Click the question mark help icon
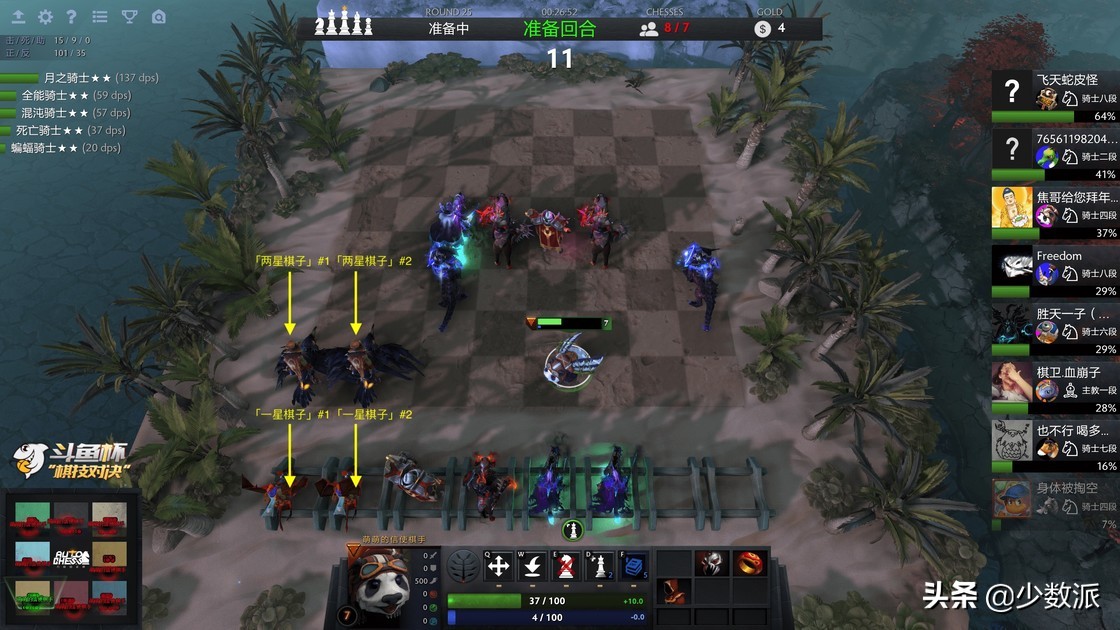Viewport: 1120px width, 630px height. tap(71, 17)
